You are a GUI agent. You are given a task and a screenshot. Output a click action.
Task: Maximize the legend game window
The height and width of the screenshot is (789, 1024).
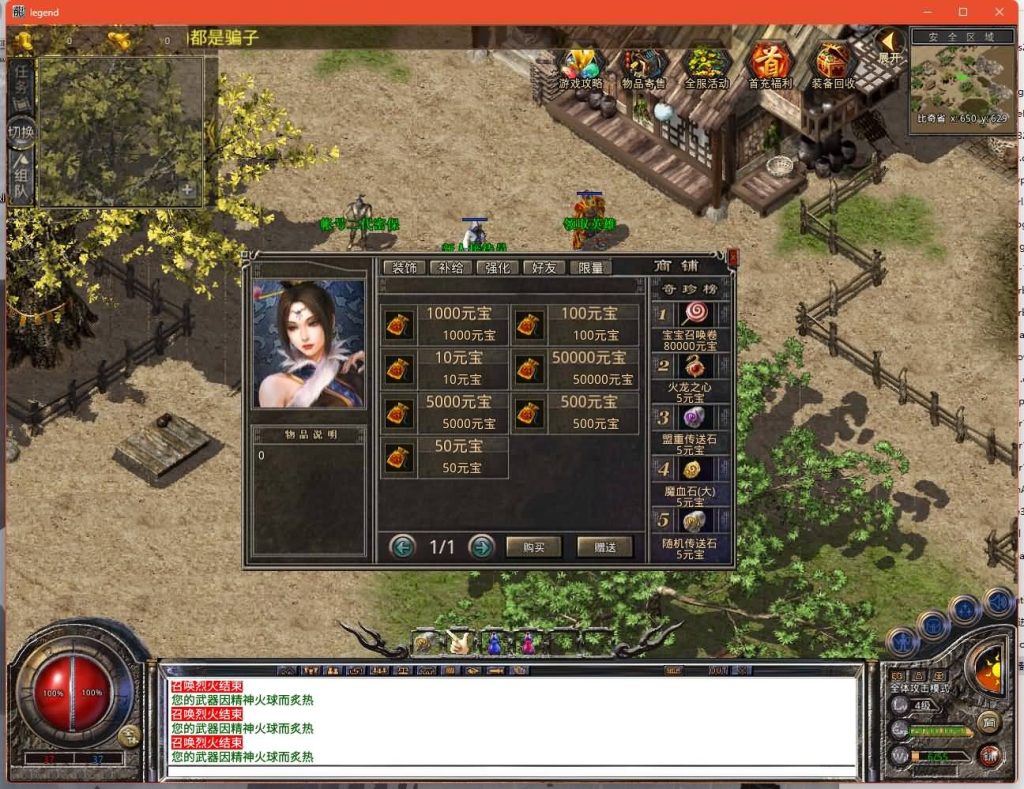(962, 12)
